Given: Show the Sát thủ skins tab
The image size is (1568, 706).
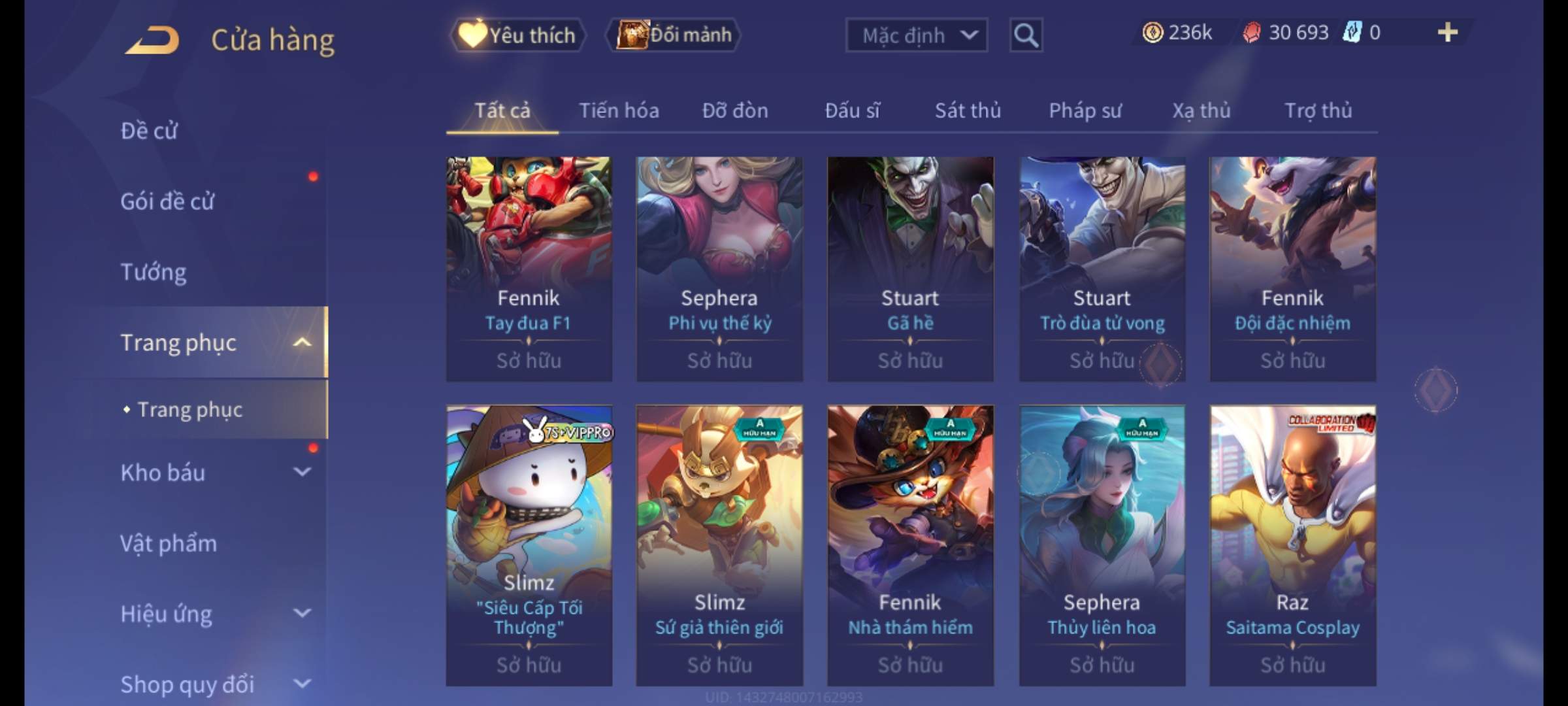Looking at the screenshot, I should tap(968, 110).
